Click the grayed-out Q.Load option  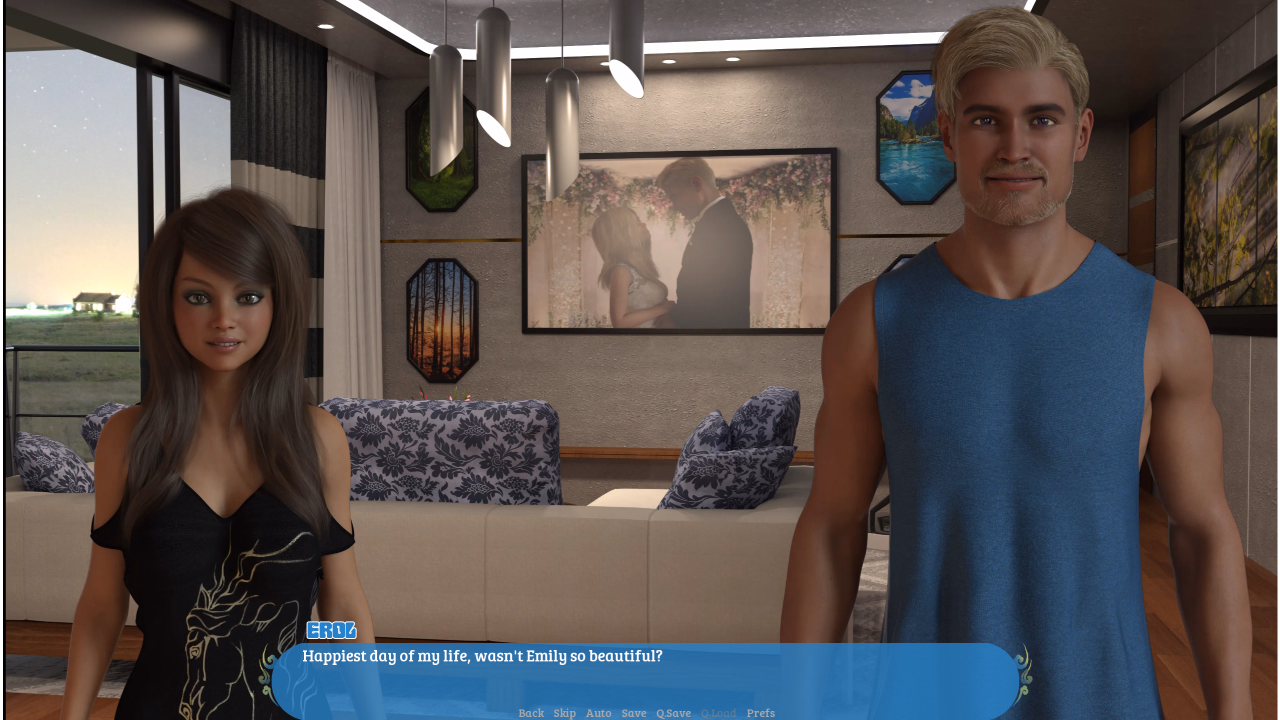(719, 713)
